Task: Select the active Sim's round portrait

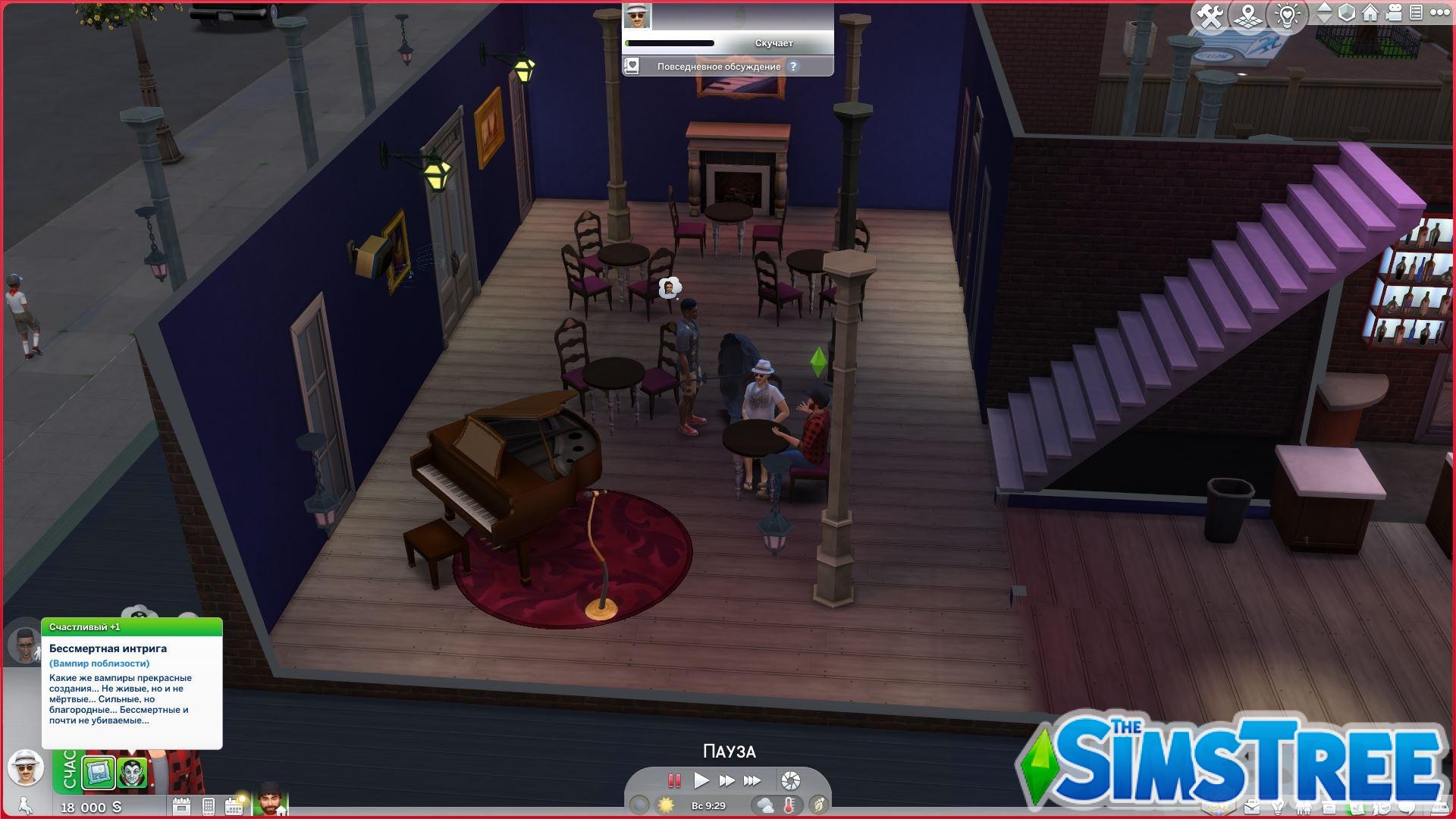Action: tap(25, 768)
